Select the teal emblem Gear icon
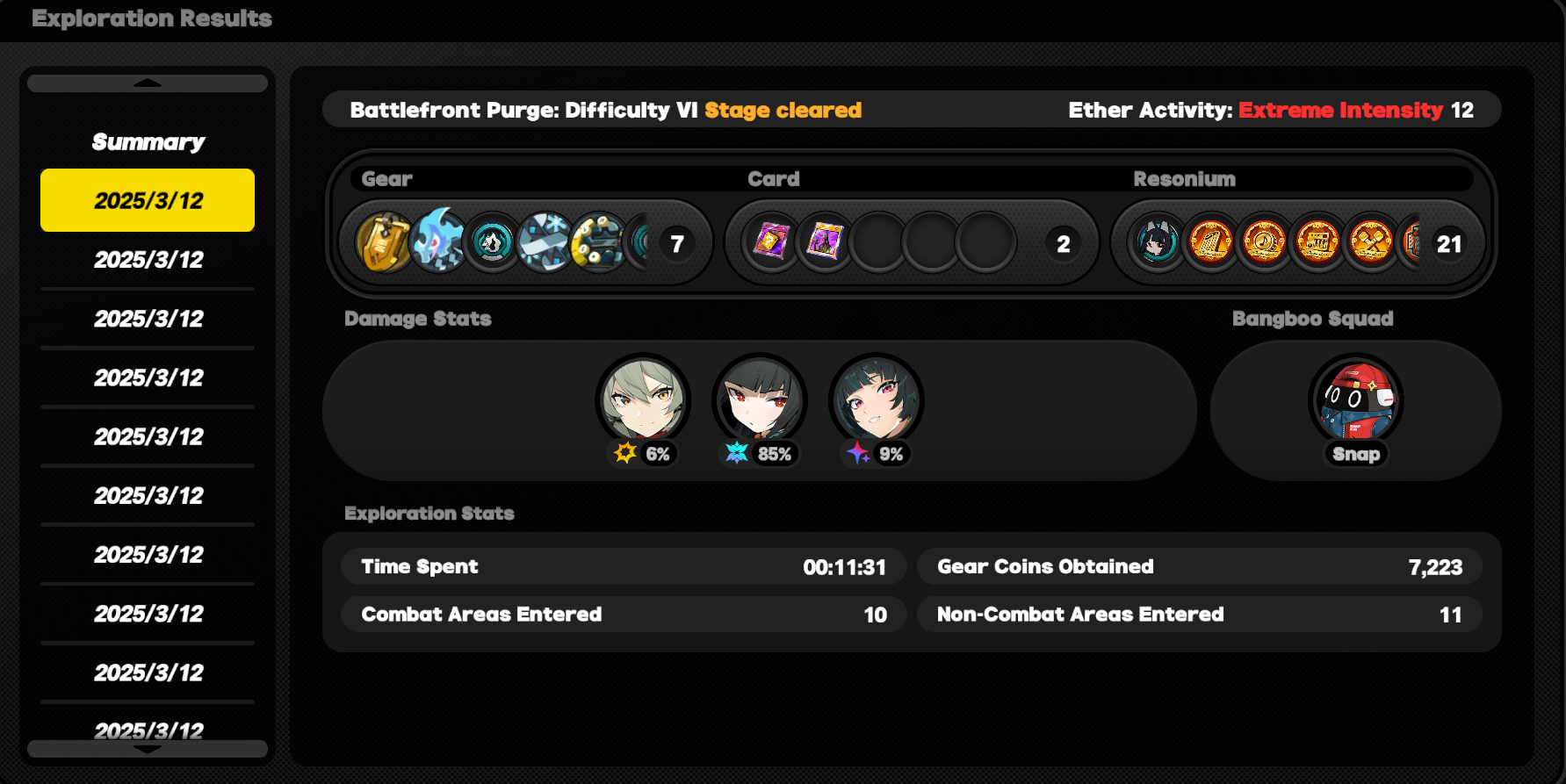This screenshot has width=1566, height=784. [492, 243]
